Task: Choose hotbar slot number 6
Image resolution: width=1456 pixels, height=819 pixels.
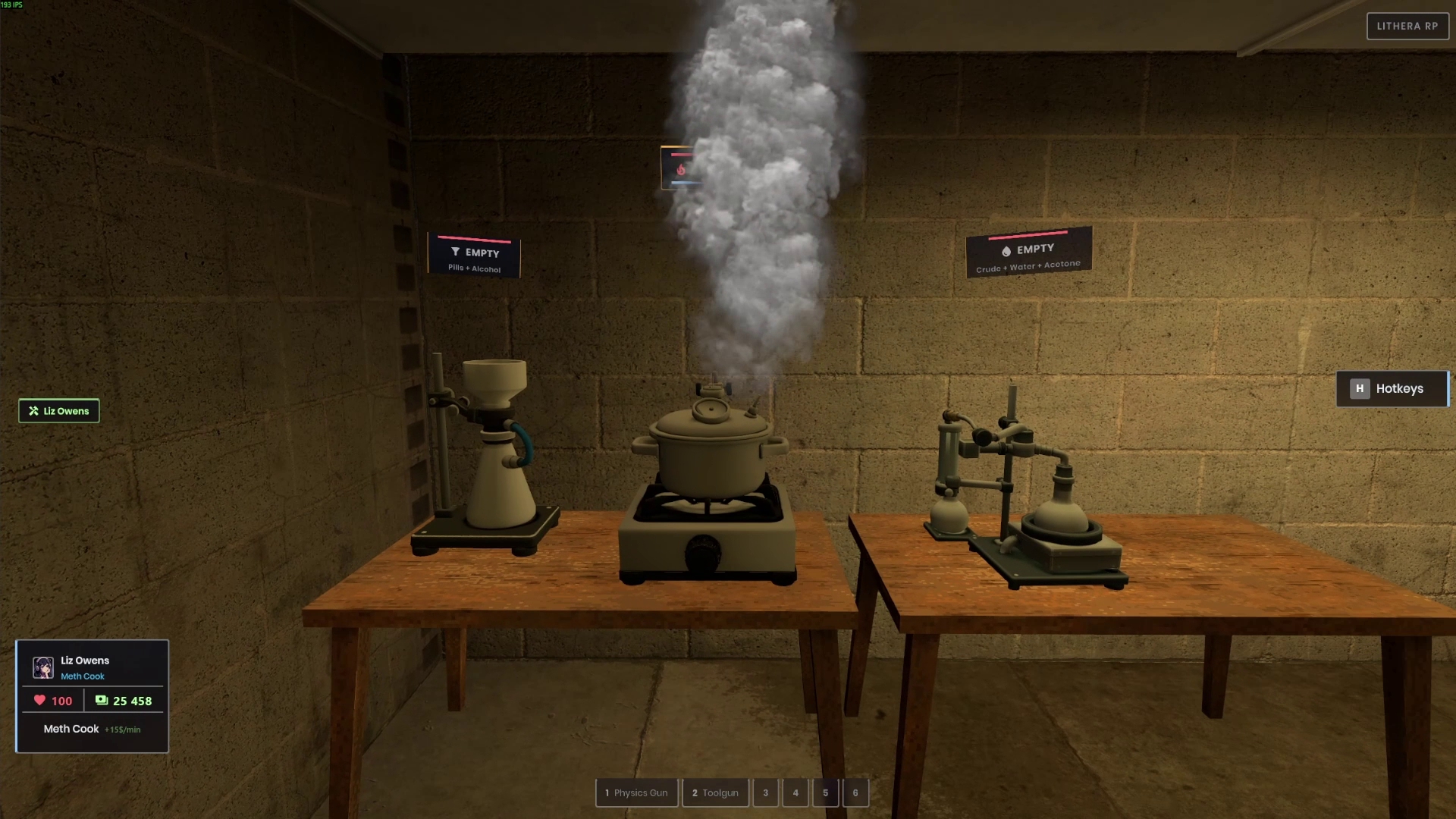Action: tap(855, 792)
